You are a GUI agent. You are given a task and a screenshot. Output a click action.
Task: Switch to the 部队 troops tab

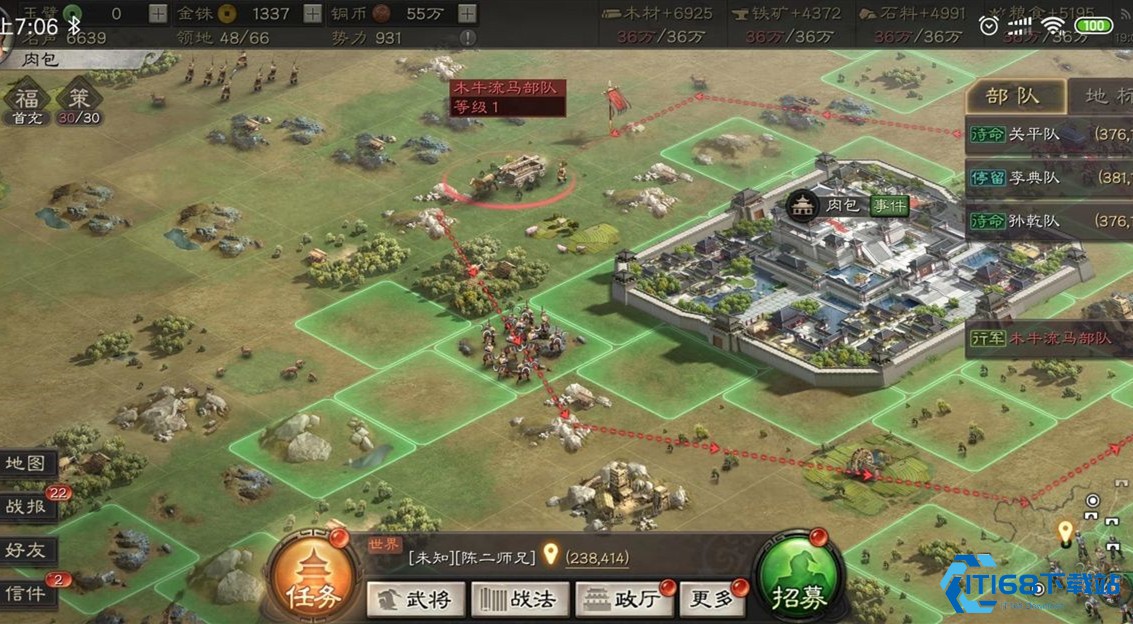tap(1011, 97)
